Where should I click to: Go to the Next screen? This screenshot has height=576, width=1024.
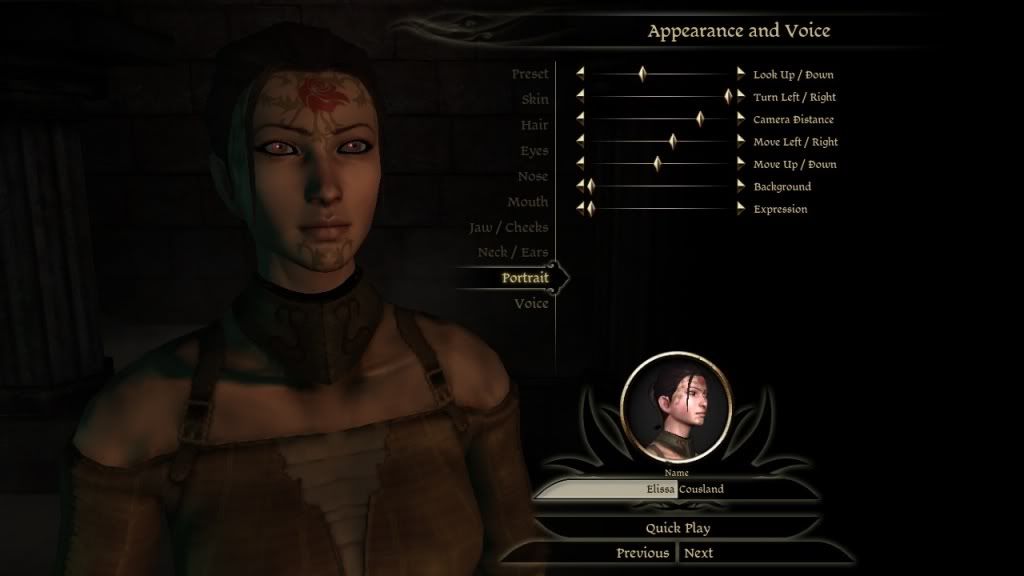699,553
